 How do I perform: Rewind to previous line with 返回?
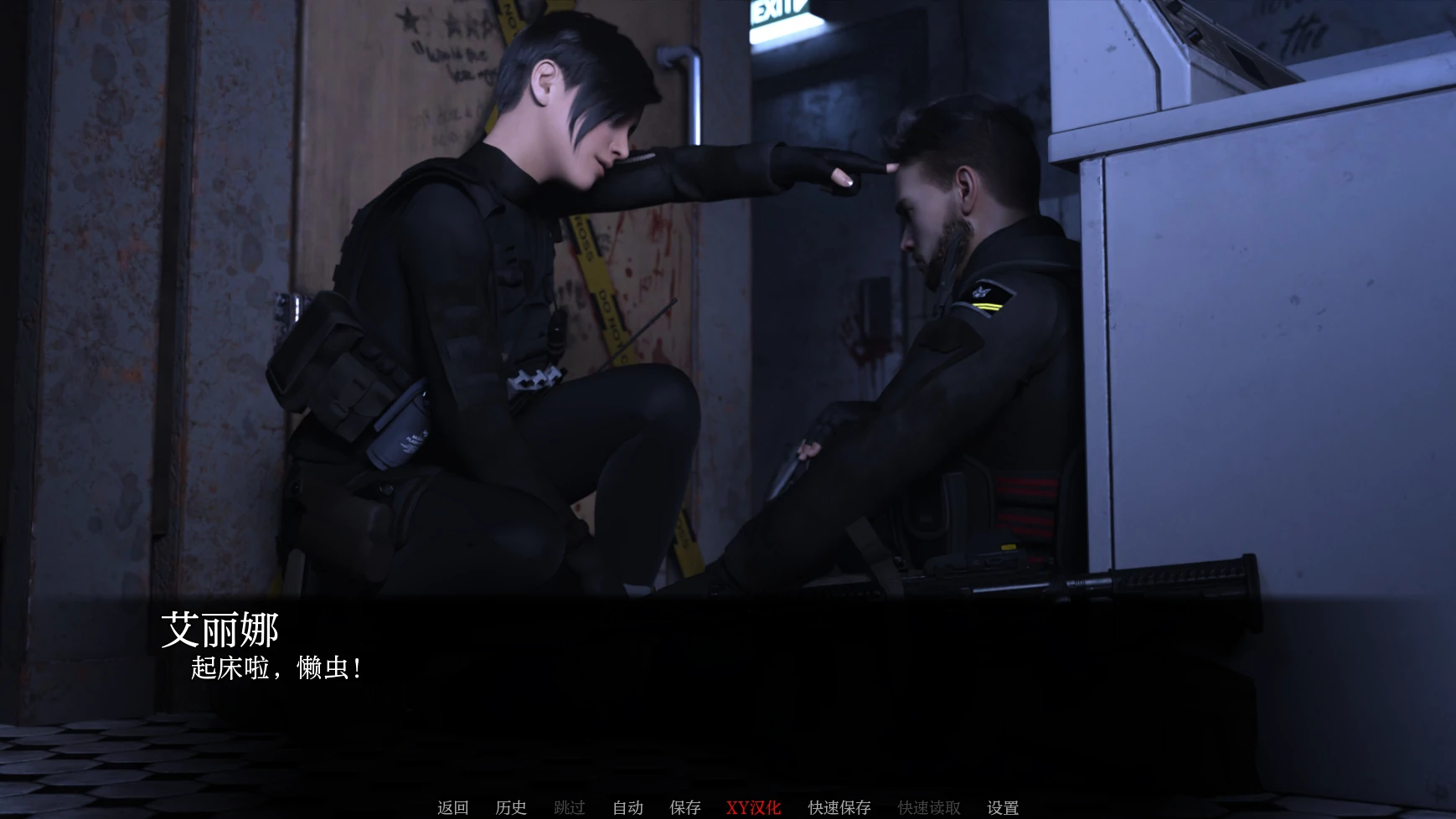[452, 807]
